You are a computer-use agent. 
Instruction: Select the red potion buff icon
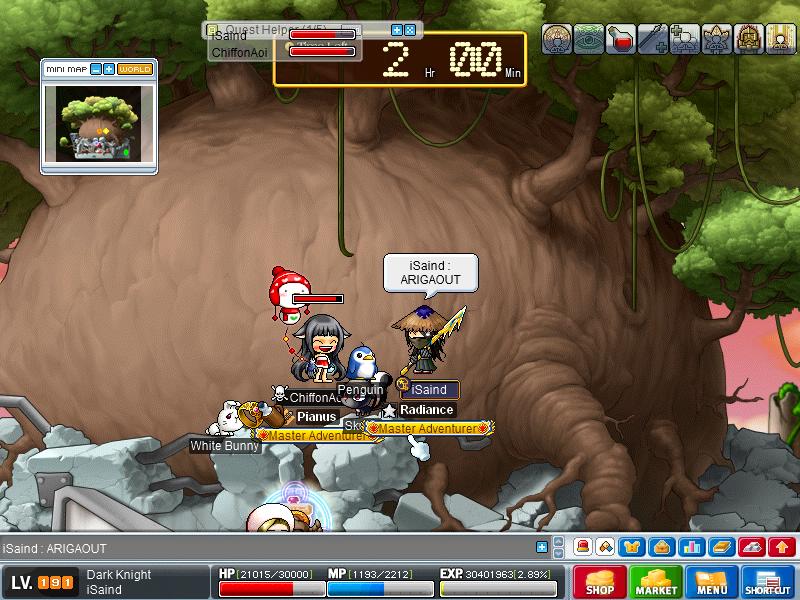click(x=622, y=39)
